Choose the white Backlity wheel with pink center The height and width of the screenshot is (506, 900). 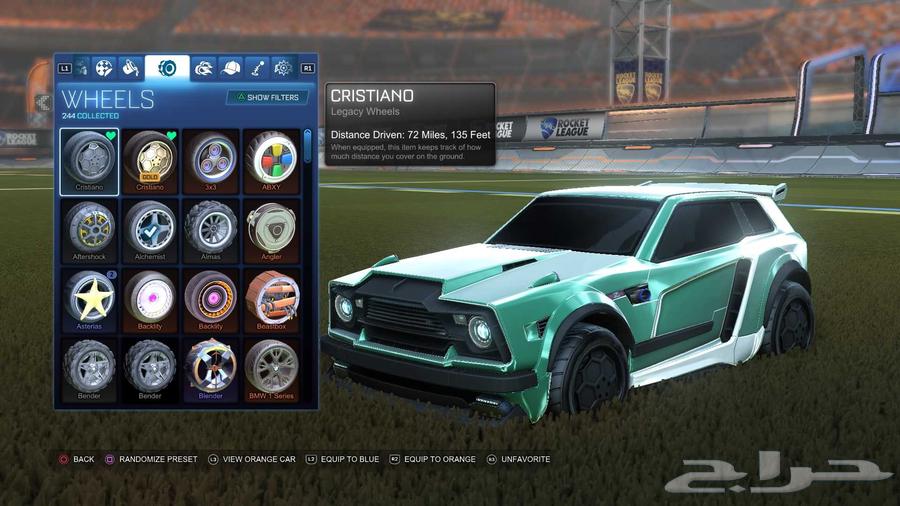point(150,299)
